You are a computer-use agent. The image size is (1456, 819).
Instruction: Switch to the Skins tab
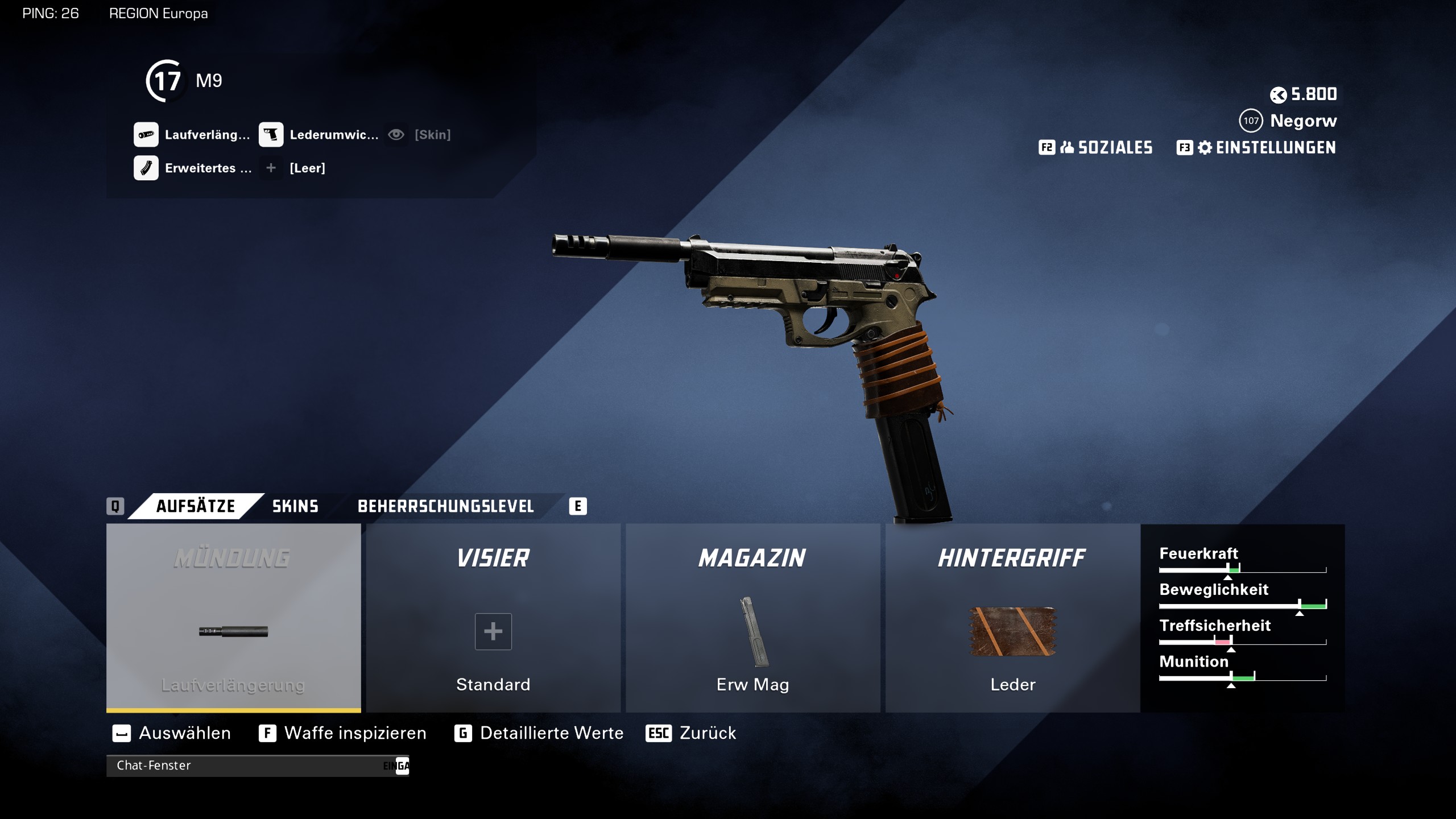(294, 506)
